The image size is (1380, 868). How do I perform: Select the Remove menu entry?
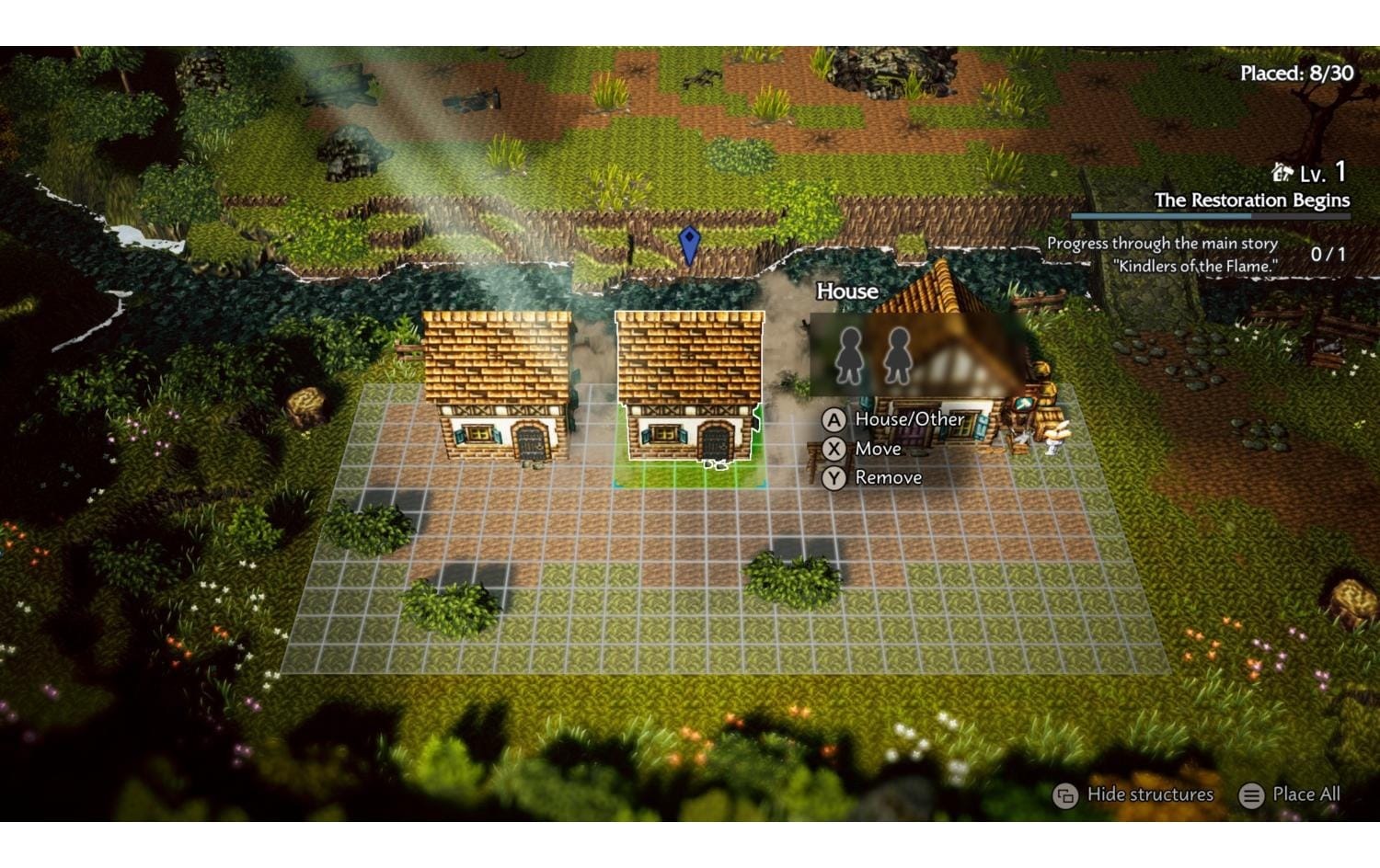(887, 477)
